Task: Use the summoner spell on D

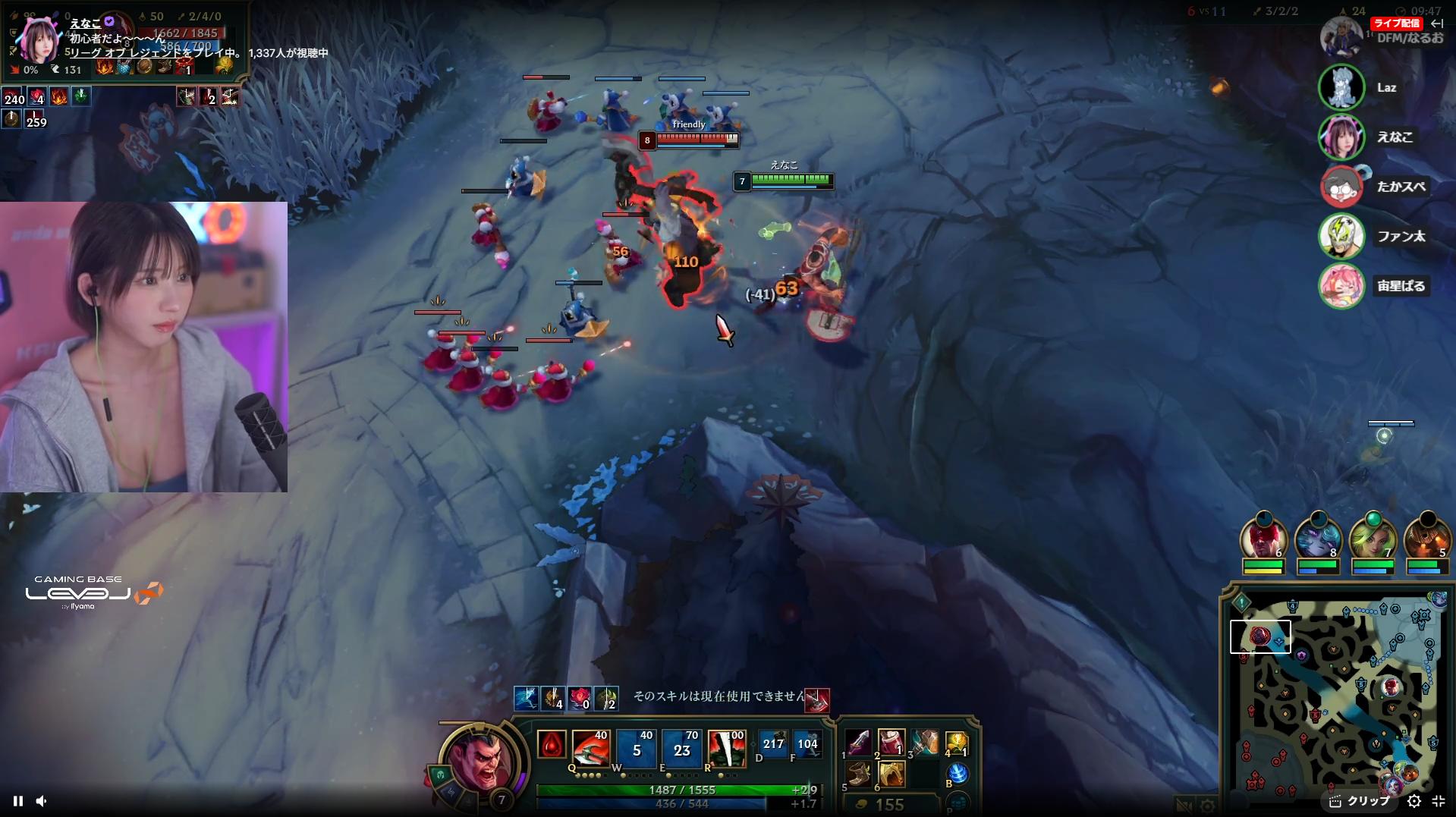Action: 773,743
